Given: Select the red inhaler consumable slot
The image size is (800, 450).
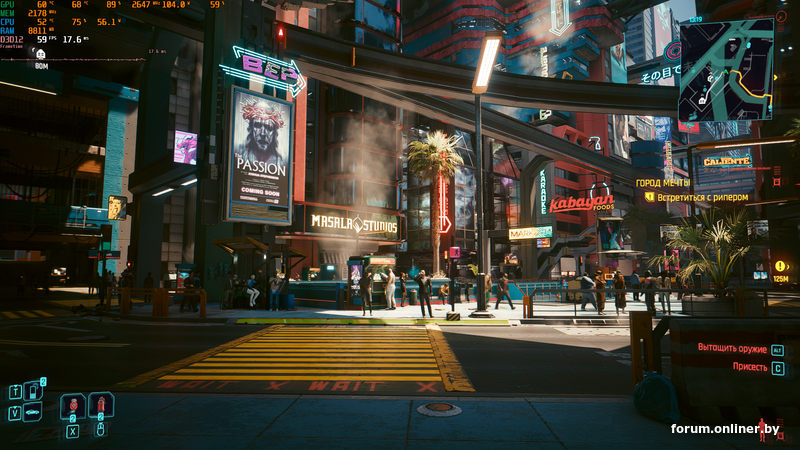Looking at the screenshot, I should [73, 406].
